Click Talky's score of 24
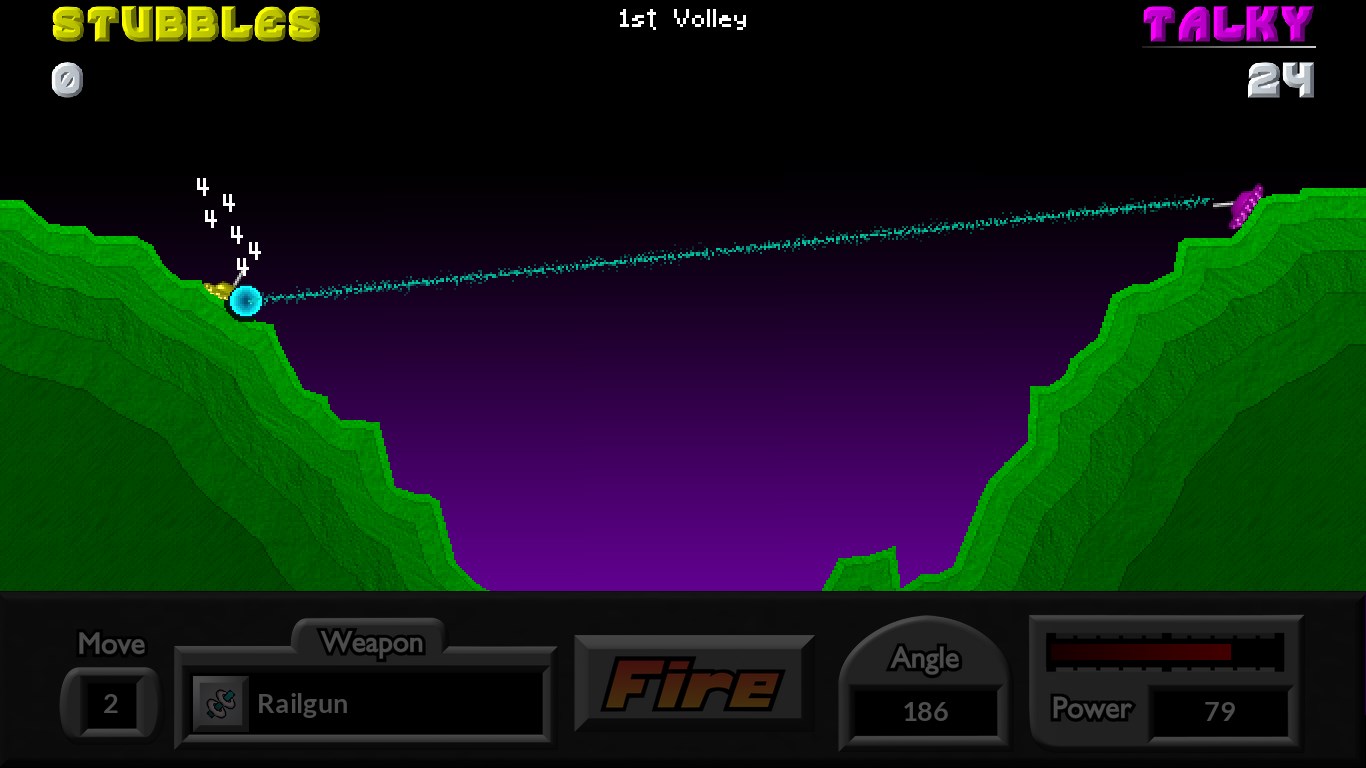The height and width of the screenshot is (768, 1366). tap(1283, 80)
